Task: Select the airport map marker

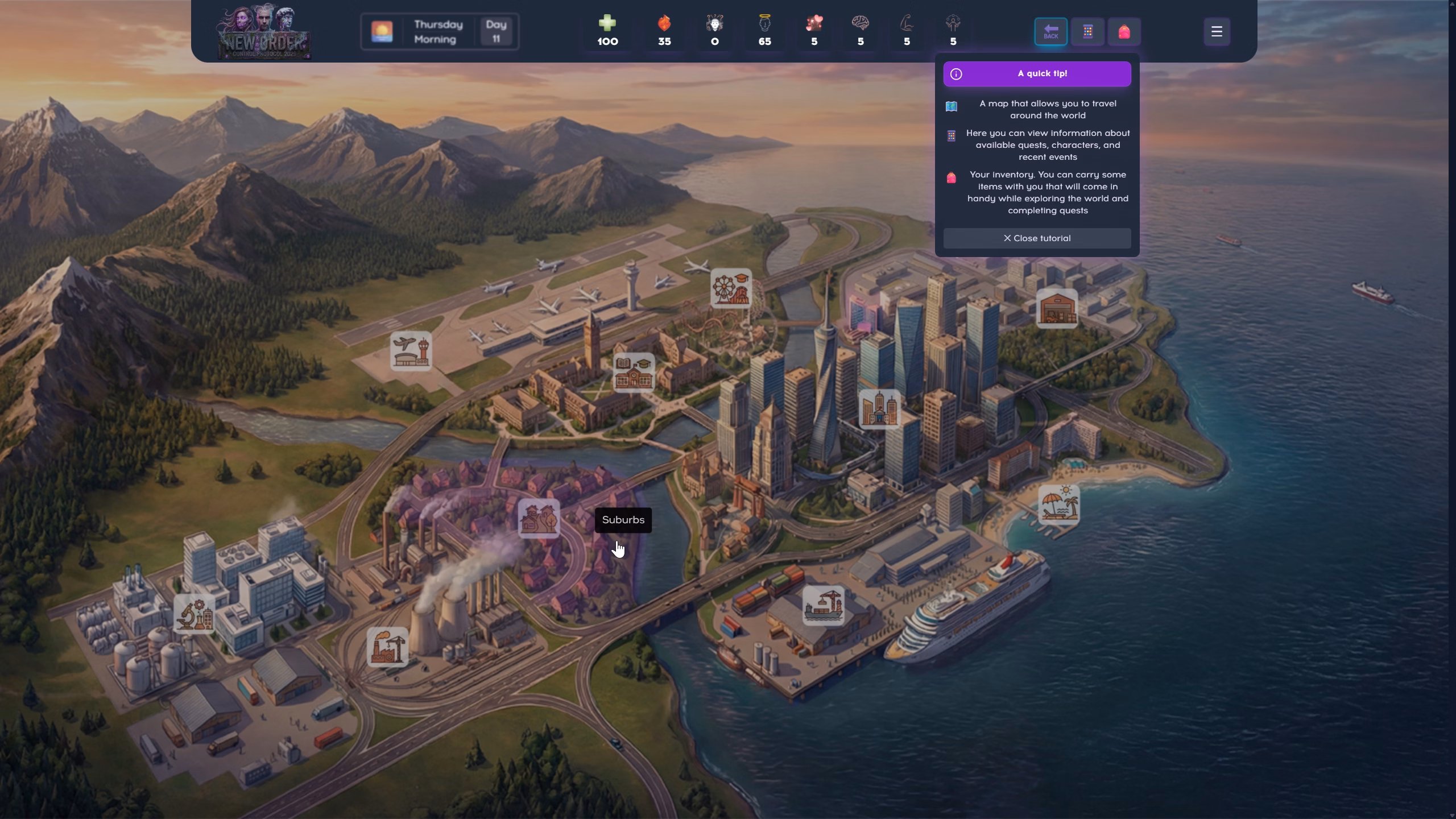Action: (x=411, y=351)
